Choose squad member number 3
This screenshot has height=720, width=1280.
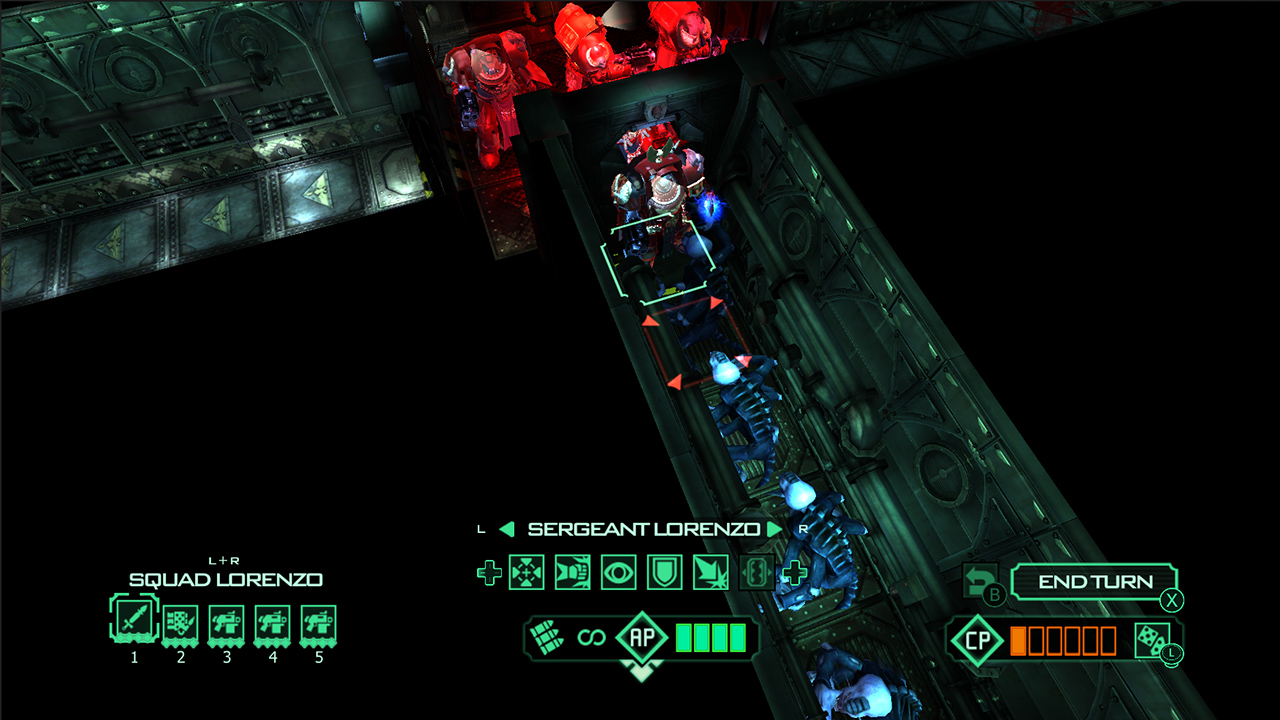(x=226, y=622)
